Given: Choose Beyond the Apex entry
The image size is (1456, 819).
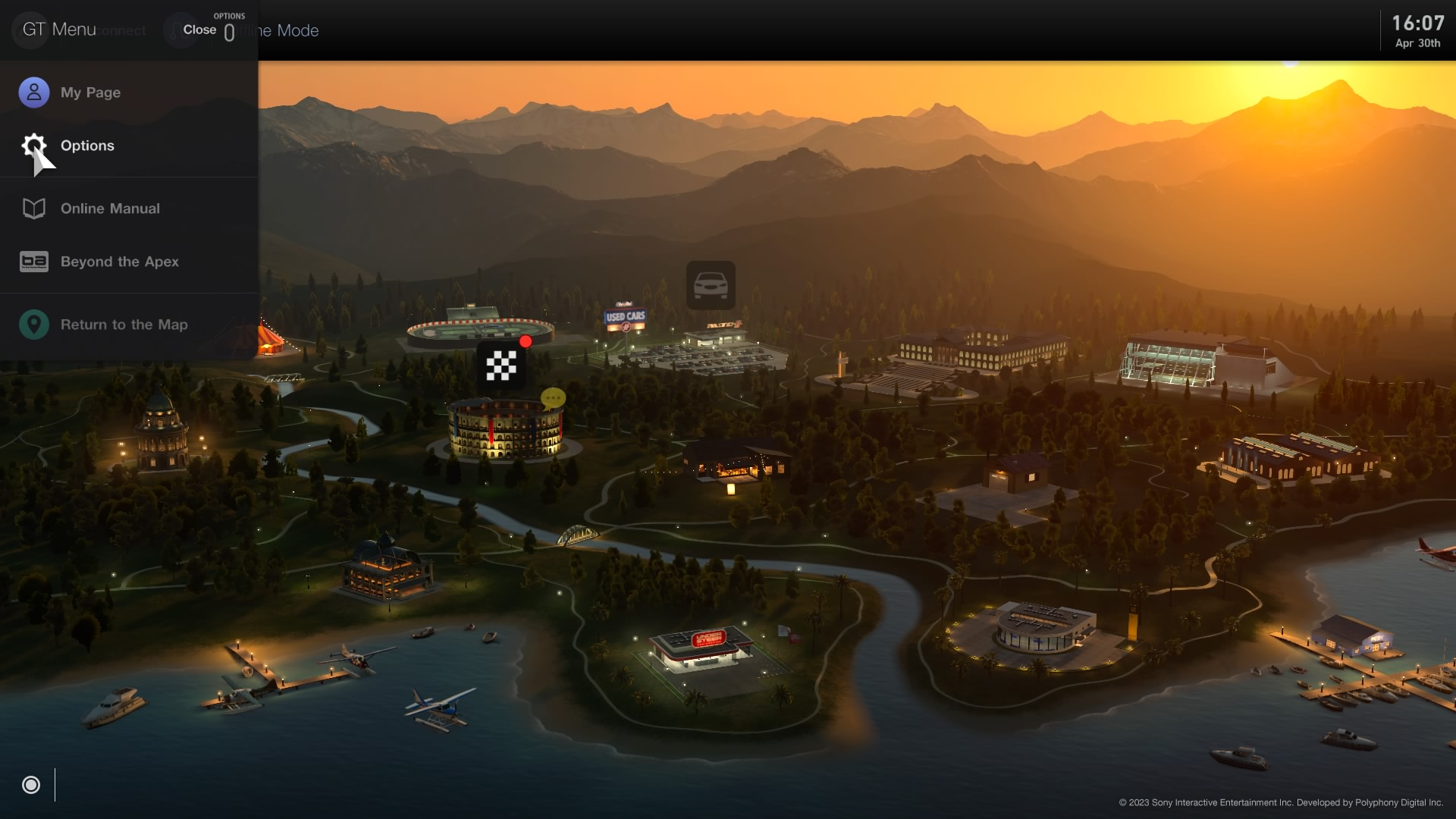Looking at the screenshot, I should click(119, 262).
